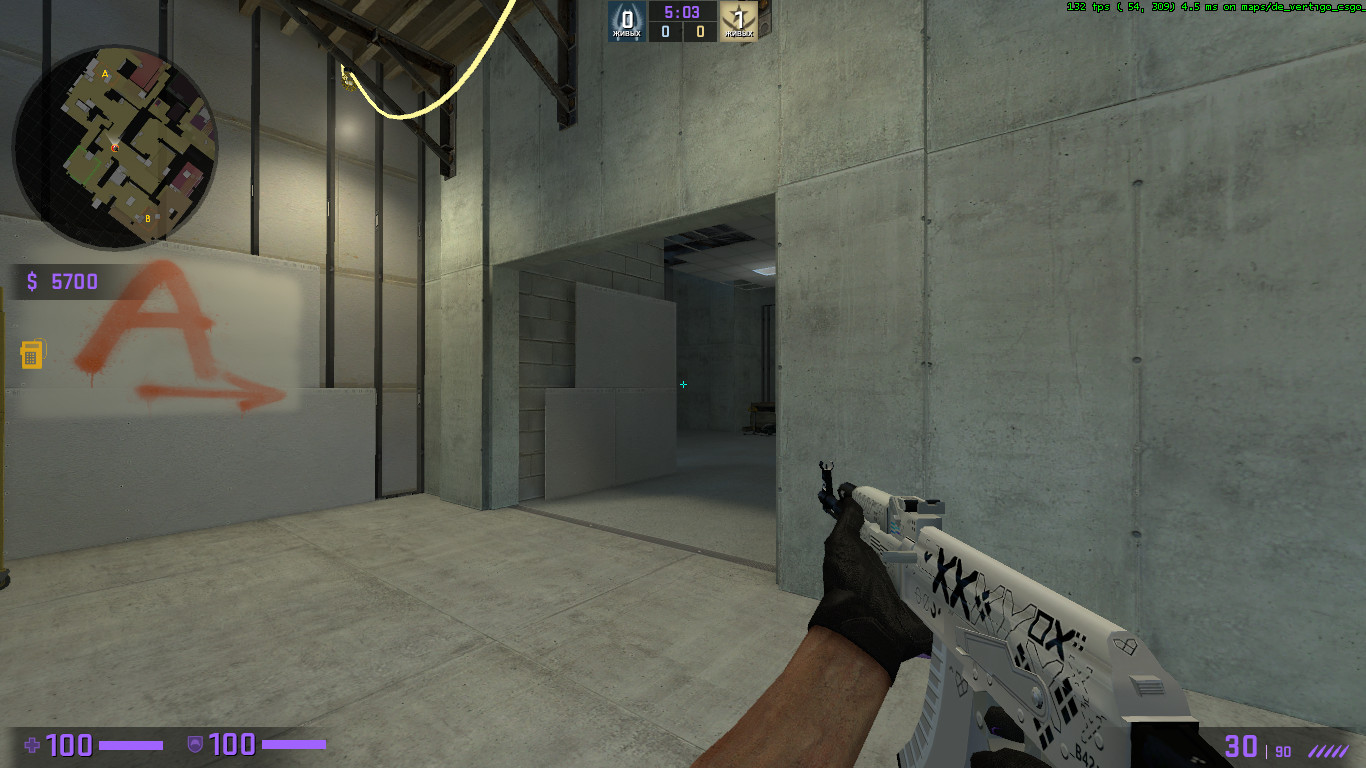
Task: Select the Terrorist star emblem on scoreboard
Action: click(740, 17)
